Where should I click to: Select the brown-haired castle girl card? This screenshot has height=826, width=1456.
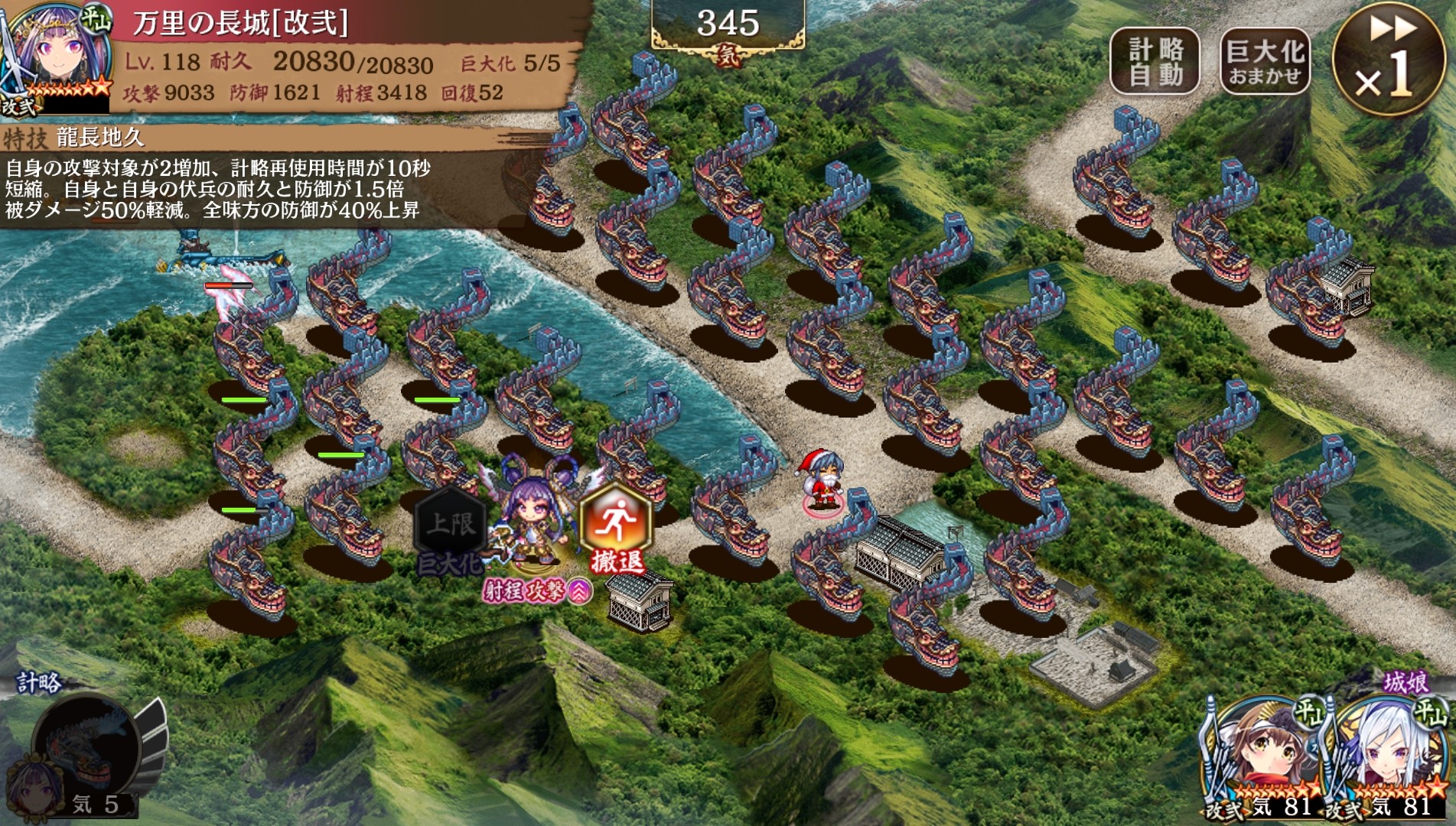tap(1265, 756)
